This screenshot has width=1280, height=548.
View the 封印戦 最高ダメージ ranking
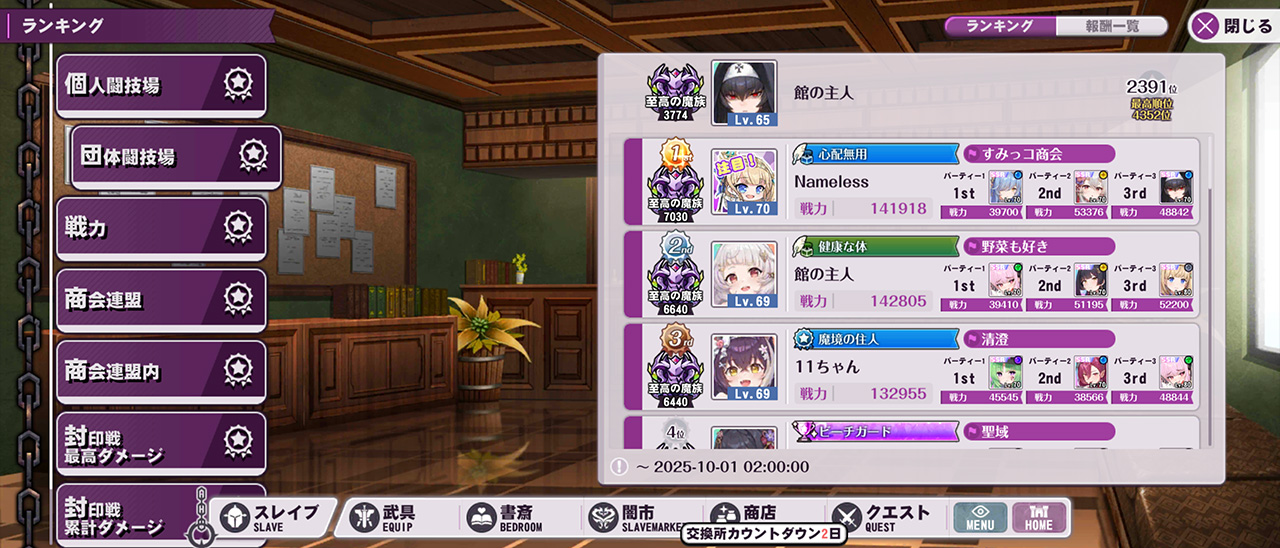coord(160,443)
